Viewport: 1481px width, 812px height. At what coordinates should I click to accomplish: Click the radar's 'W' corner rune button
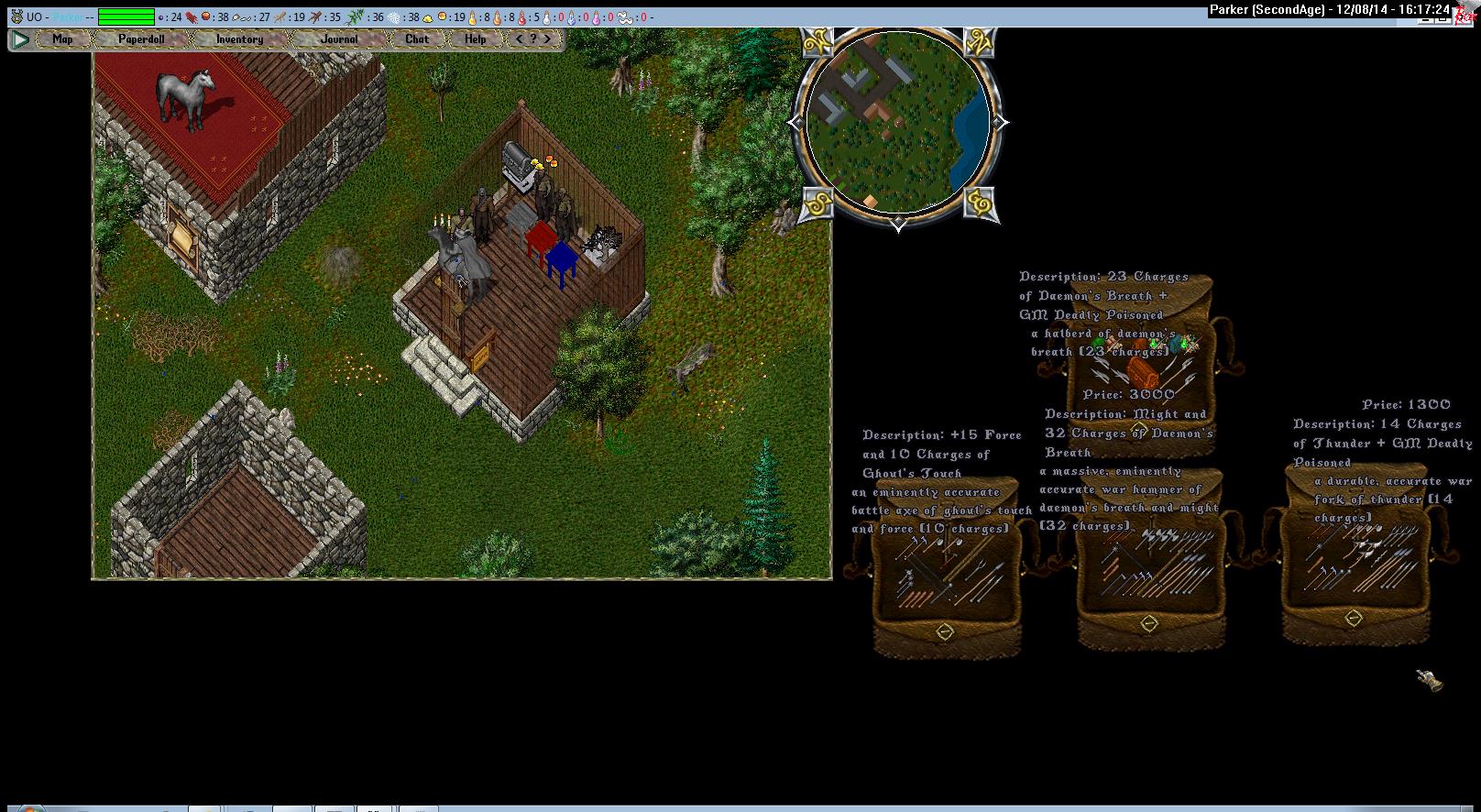[x=817, y=44]
